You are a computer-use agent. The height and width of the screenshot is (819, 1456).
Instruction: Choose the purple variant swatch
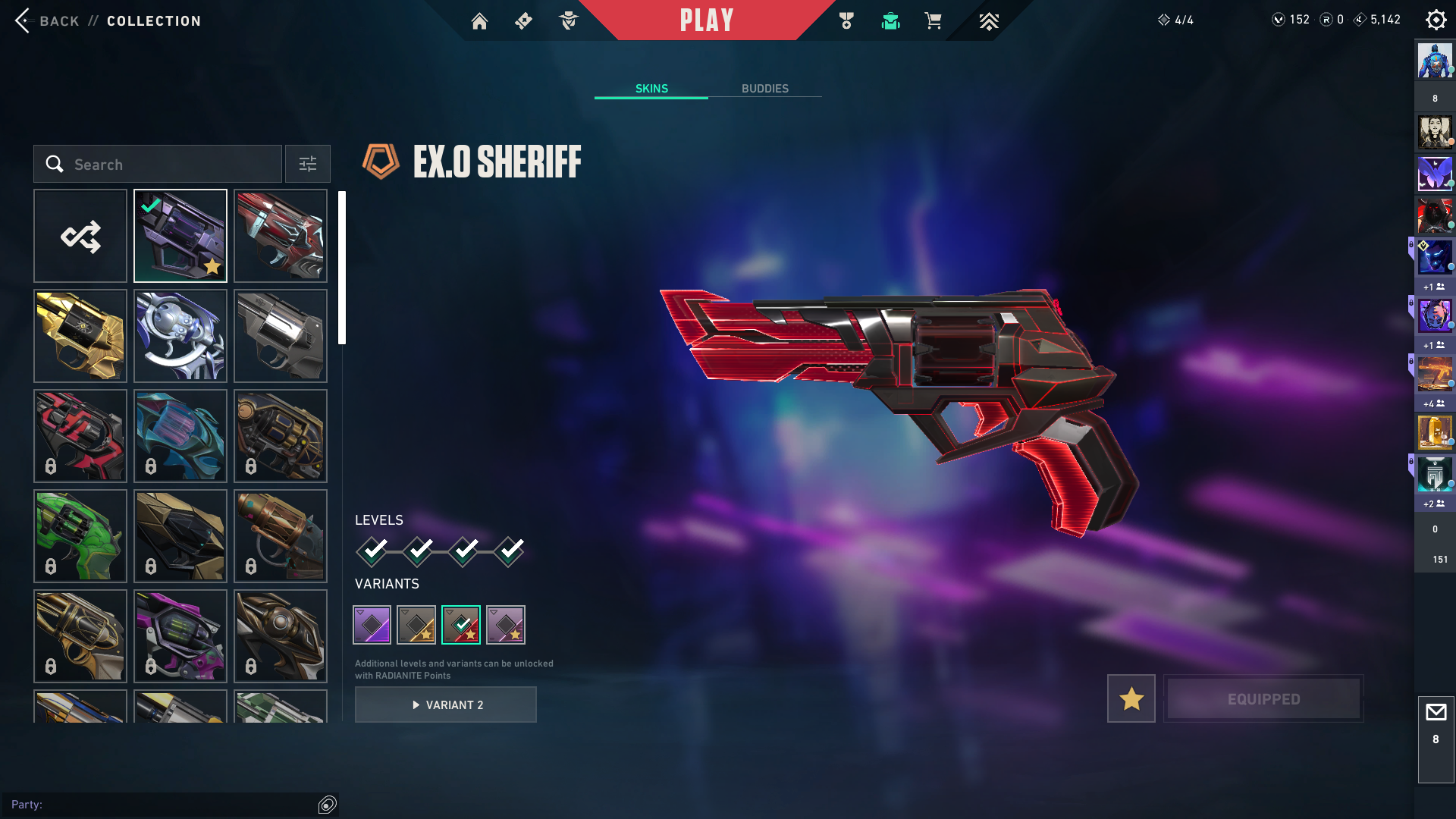point(372,625)
